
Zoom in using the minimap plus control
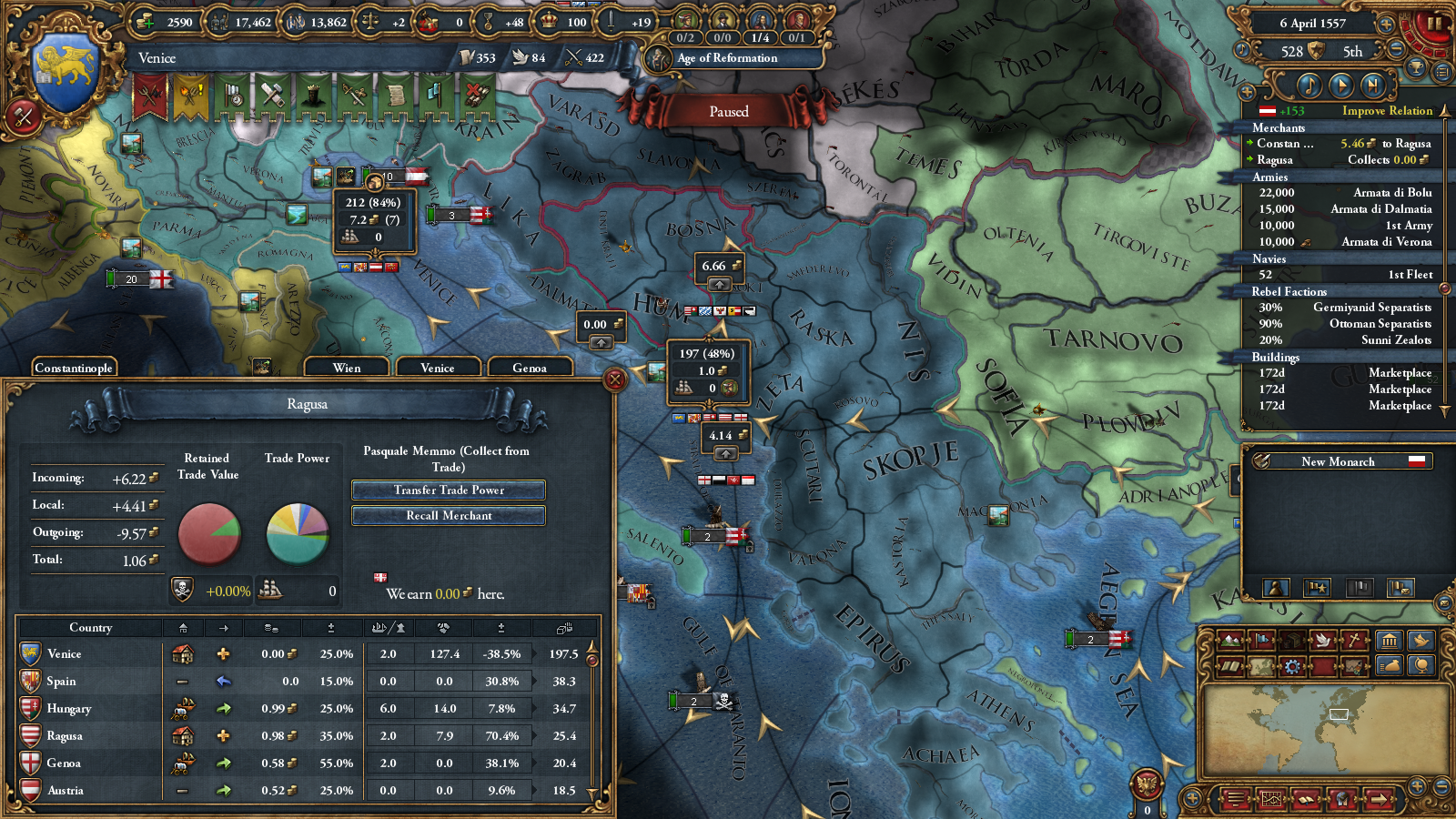1416,784
